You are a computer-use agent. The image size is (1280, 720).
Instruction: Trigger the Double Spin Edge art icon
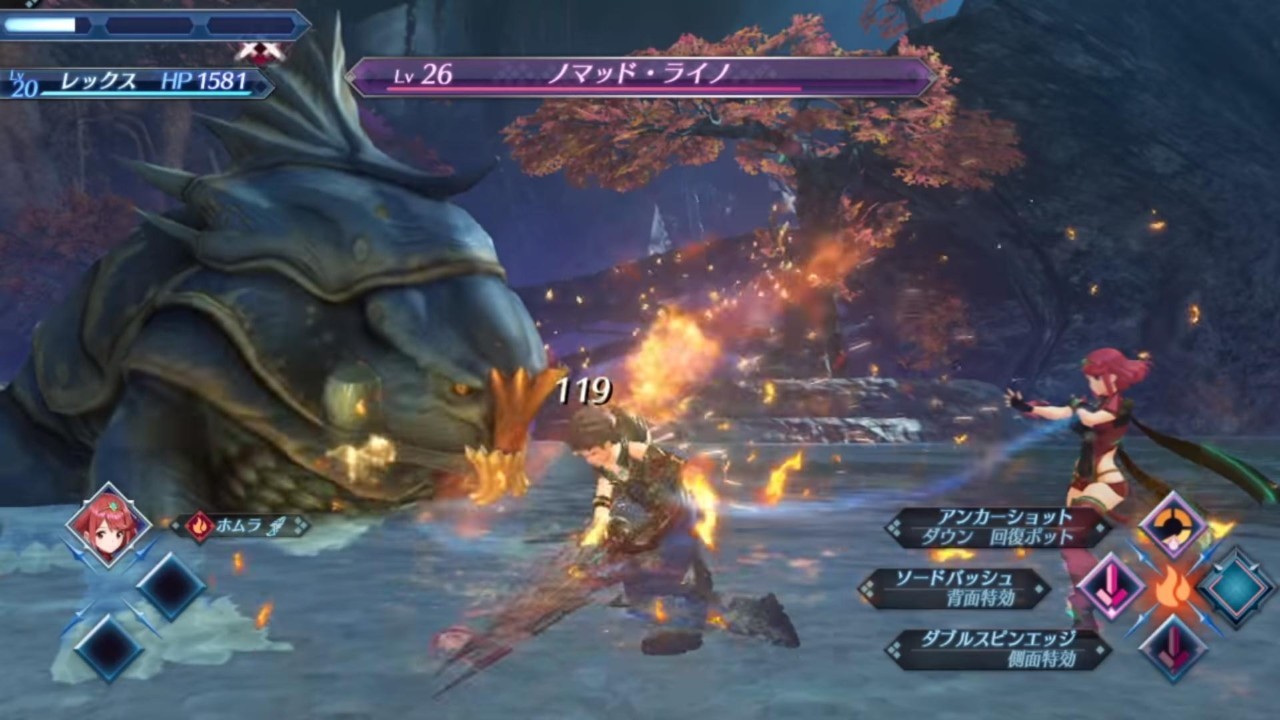pos(1173,647)
